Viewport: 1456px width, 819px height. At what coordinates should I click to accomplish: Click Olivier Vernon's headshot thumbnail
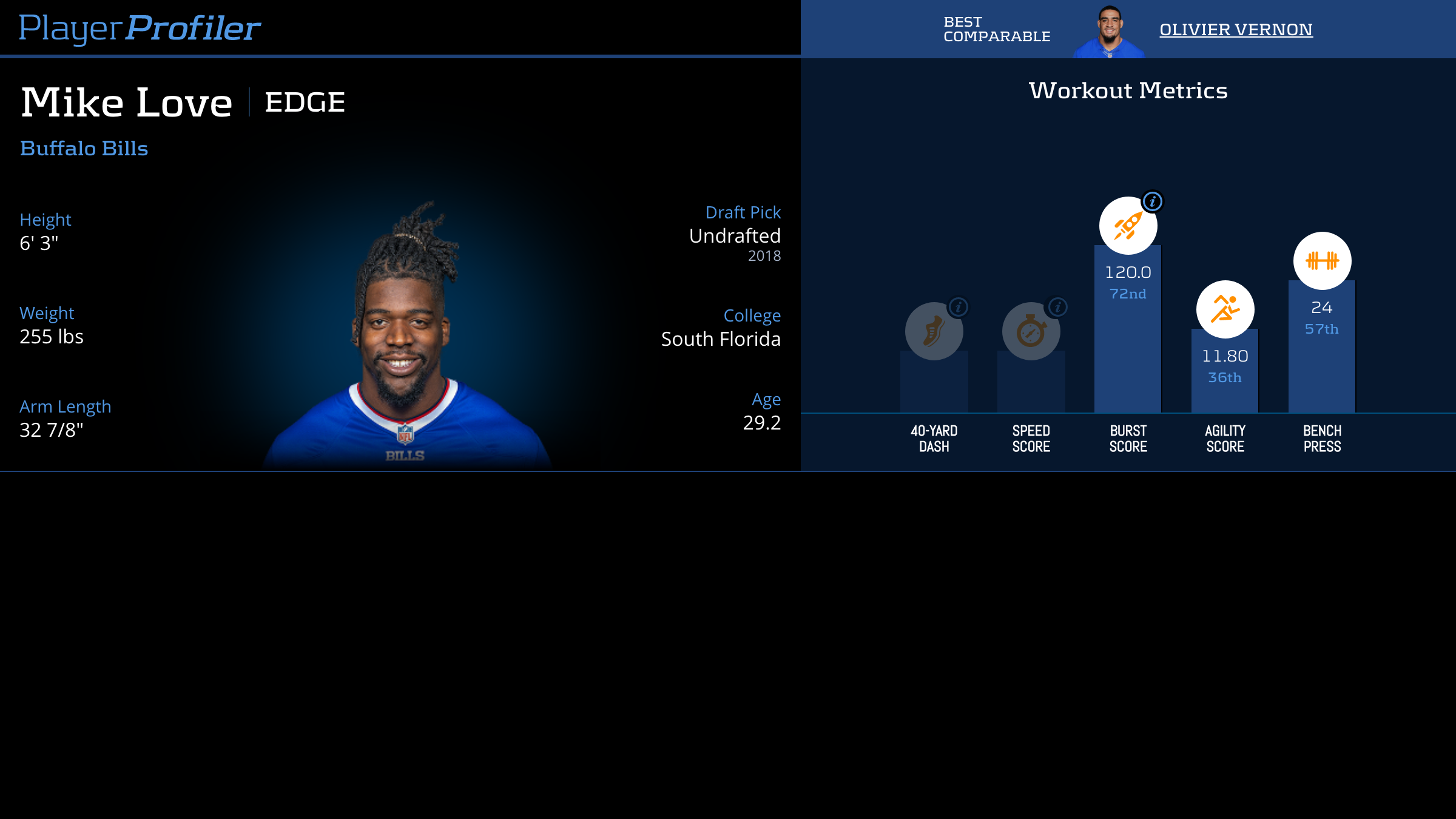click(1109, 32)
